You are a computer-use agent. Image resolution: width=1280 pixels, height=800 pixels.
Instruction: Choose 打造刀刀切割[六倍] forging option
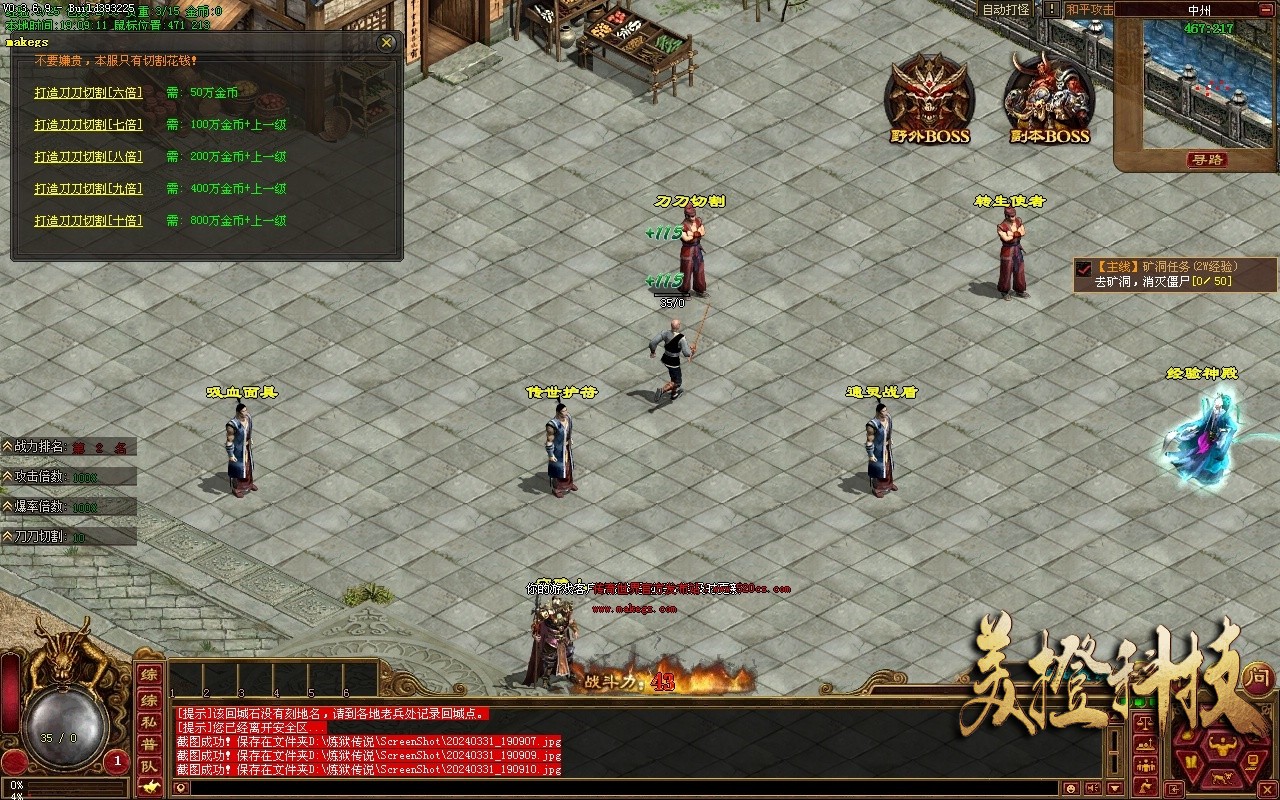[88, 93]
